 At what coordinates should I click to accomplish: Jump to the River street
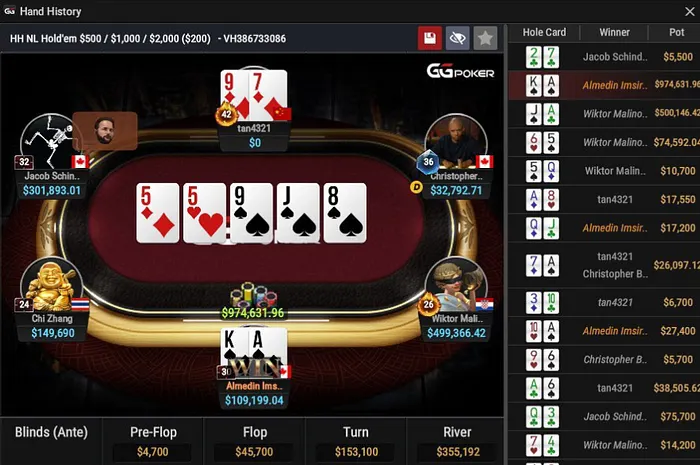(x=456, y=441)
